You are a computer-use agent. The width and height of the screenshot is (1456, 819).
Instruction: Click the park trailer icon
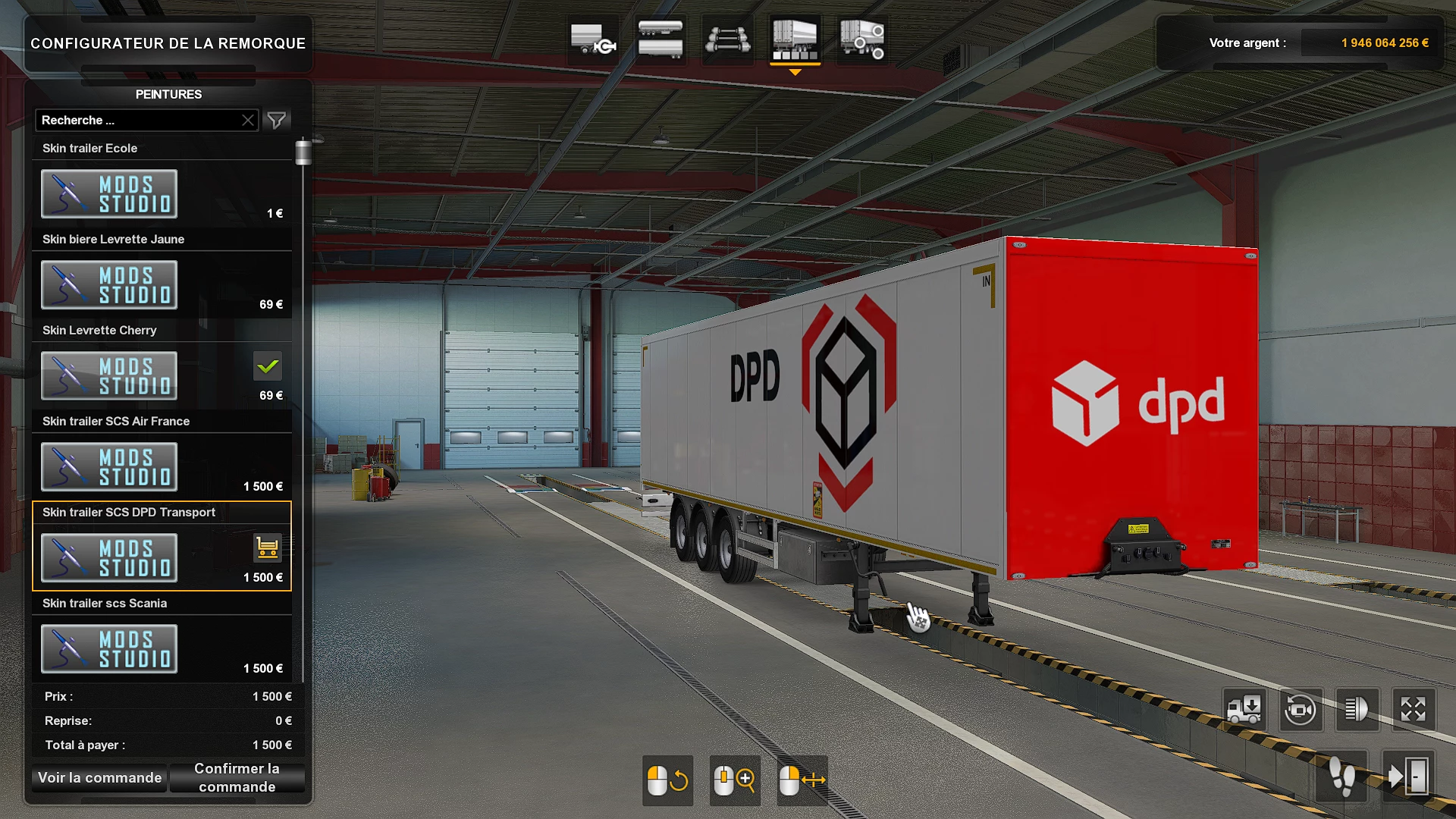point(1244,710)
